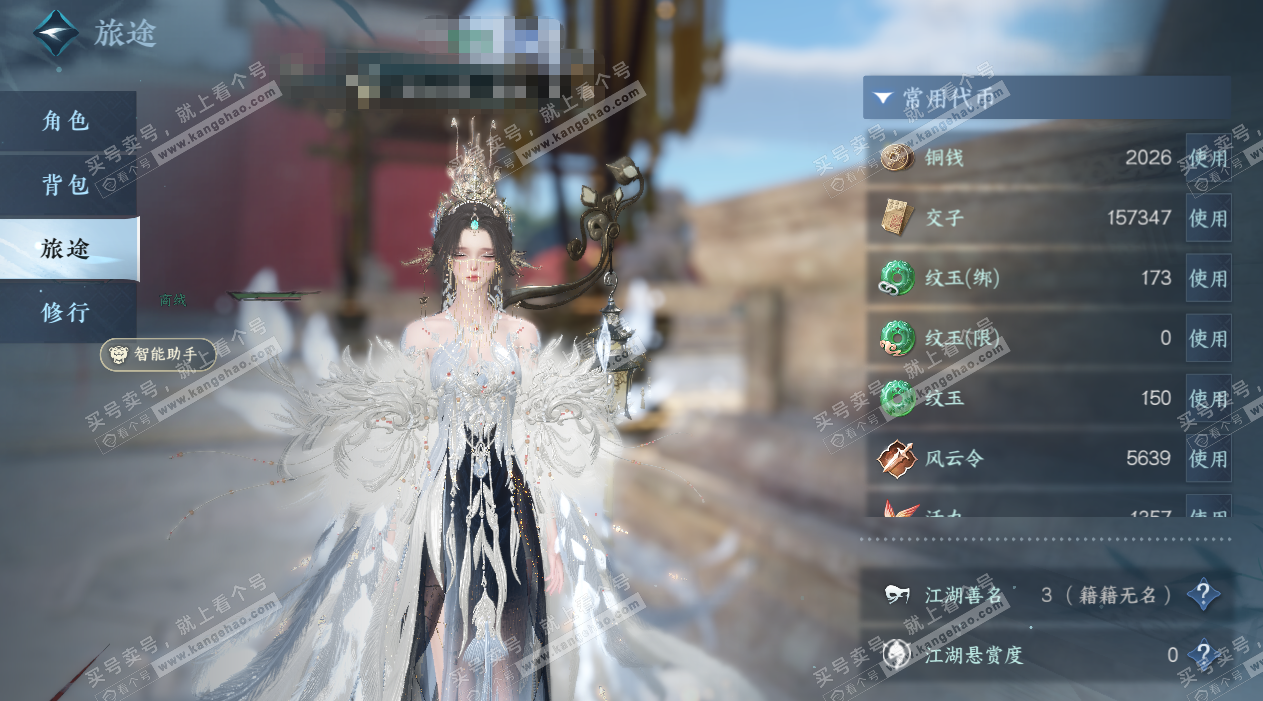Click 使用 next to 铜钱
Image resolution: width=1263 pixels, height=701 pixels.
pyautogui.click(x=1207, y=158)
